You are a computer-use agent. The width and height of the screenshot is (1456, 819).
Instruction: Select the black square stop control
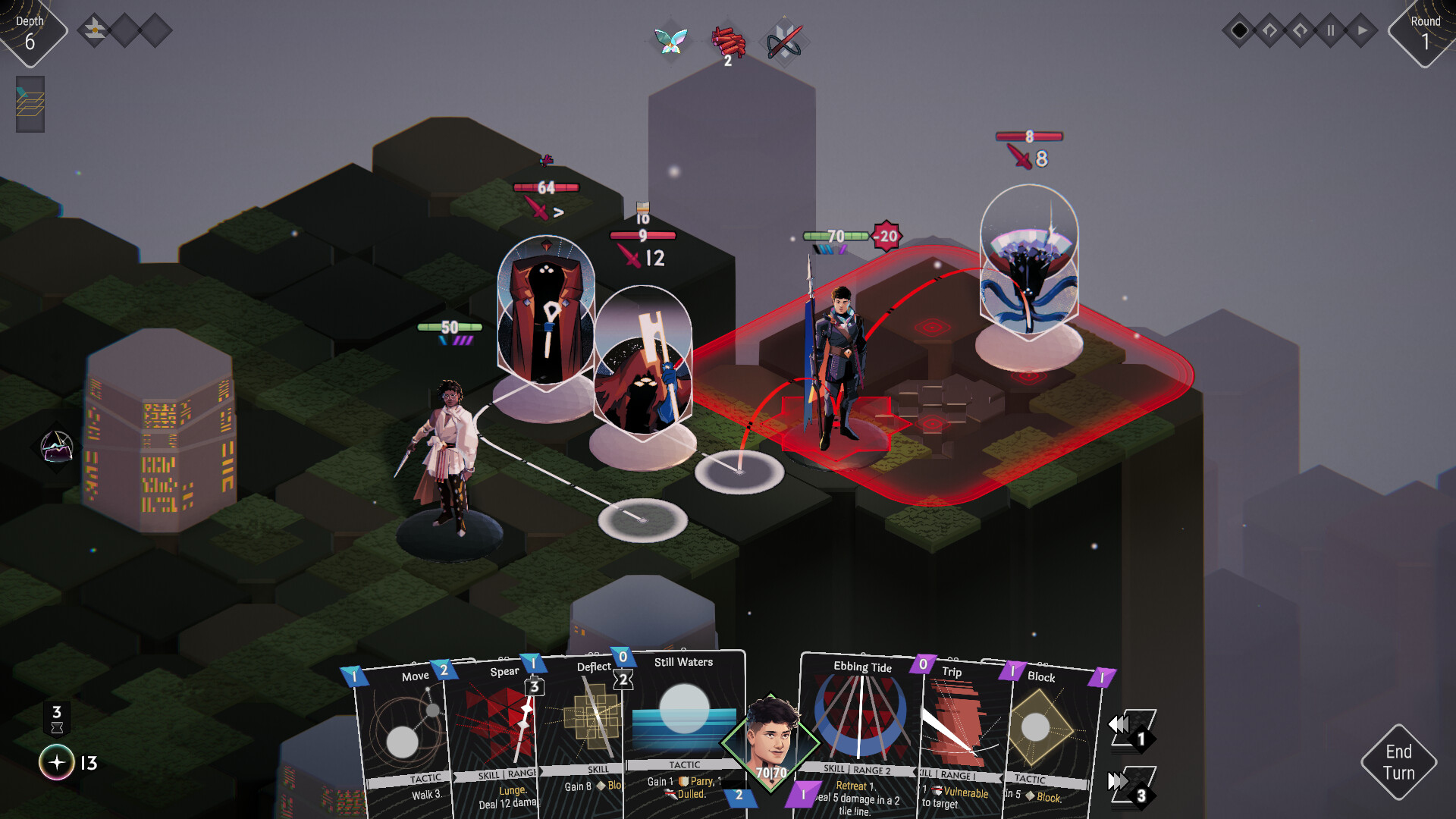(1240, 31)
